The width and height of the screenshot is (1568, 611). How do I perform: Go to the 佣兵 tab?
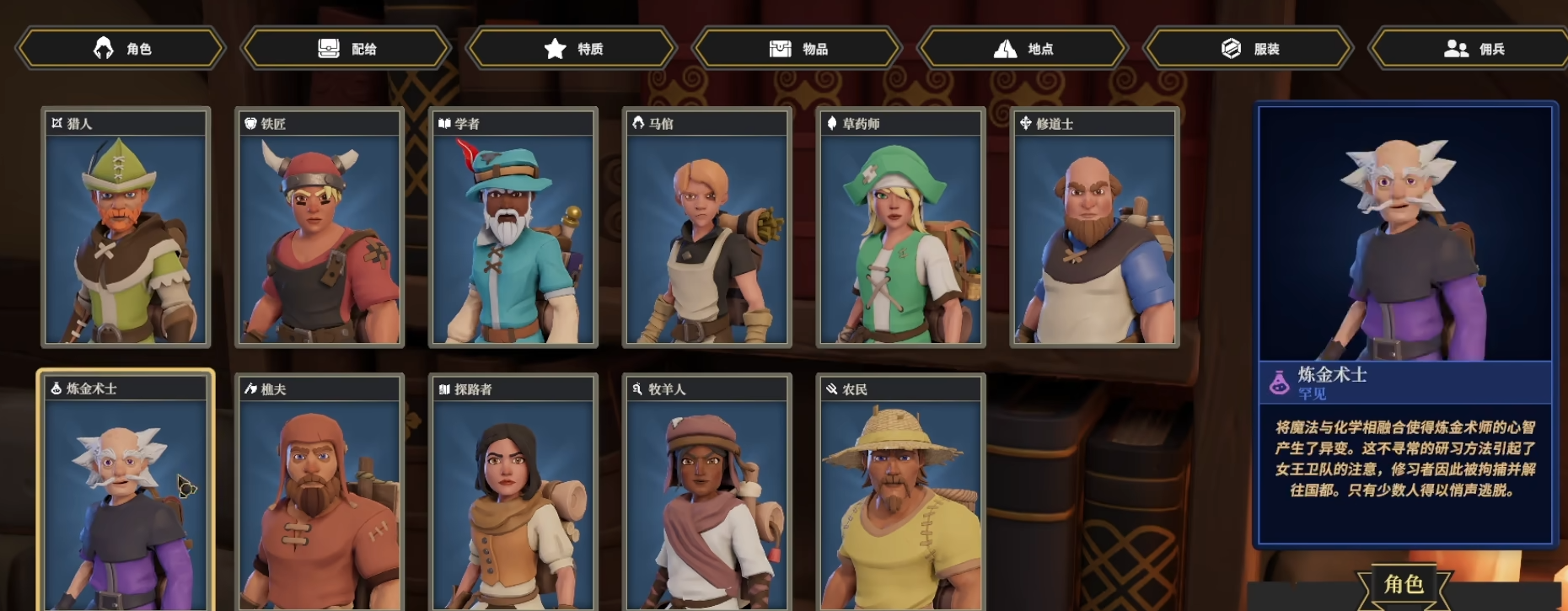(1471, 49)
